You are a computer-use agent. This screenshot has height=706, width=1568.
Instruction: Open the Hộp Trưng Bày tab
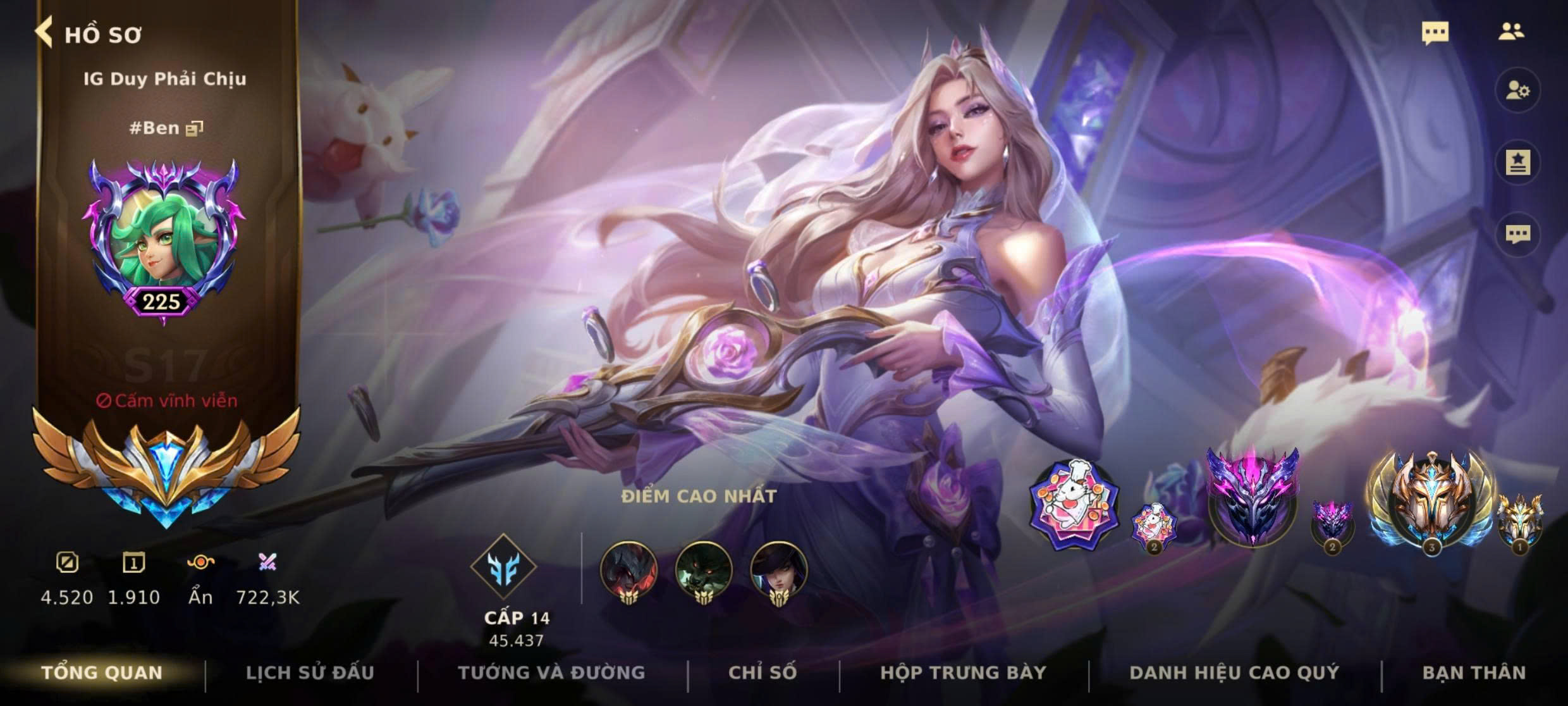point(964,672)
